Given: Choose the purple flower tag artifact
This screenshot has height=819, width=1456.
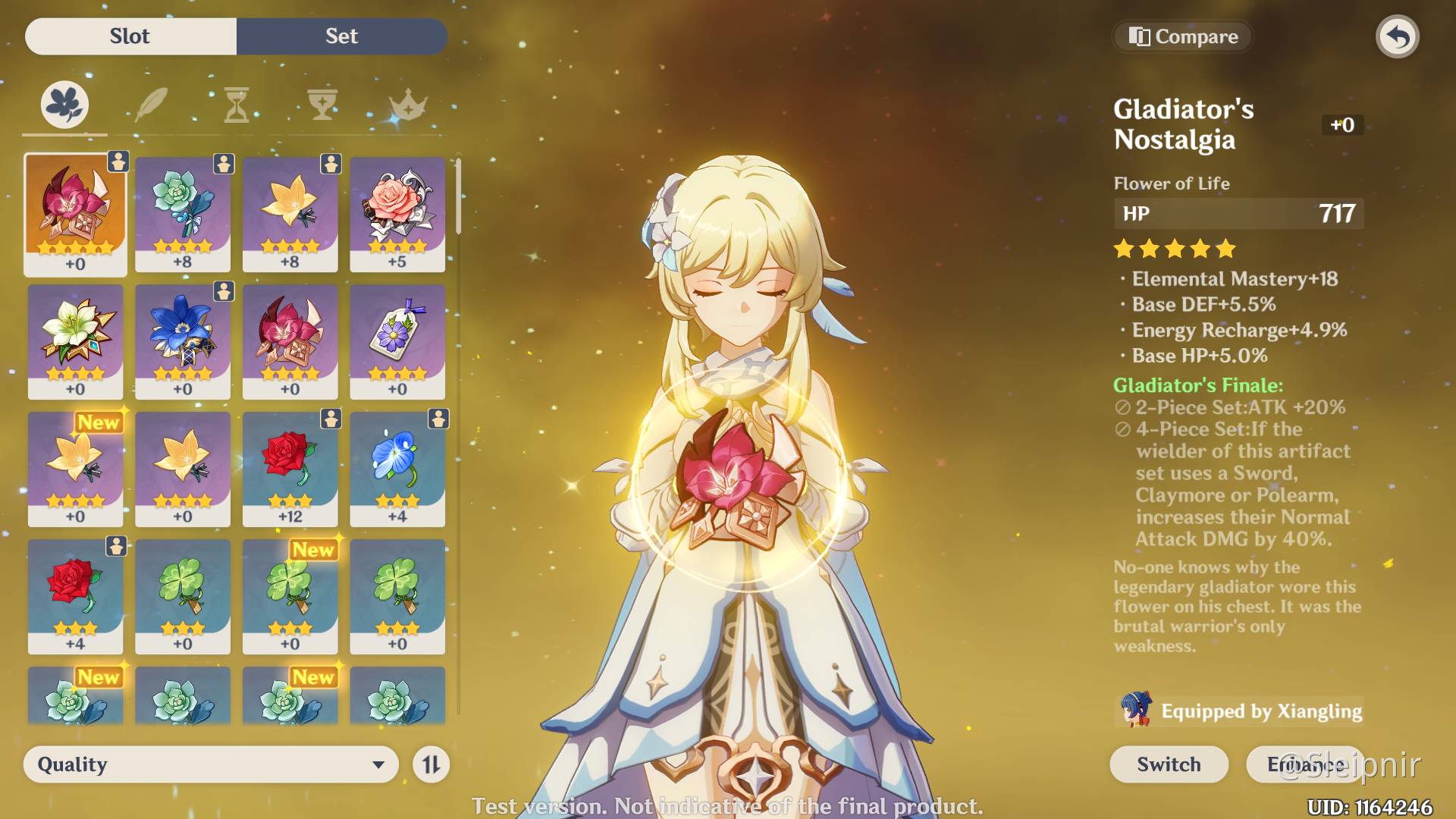Looking at the screenshot, I should pos(397,340).
